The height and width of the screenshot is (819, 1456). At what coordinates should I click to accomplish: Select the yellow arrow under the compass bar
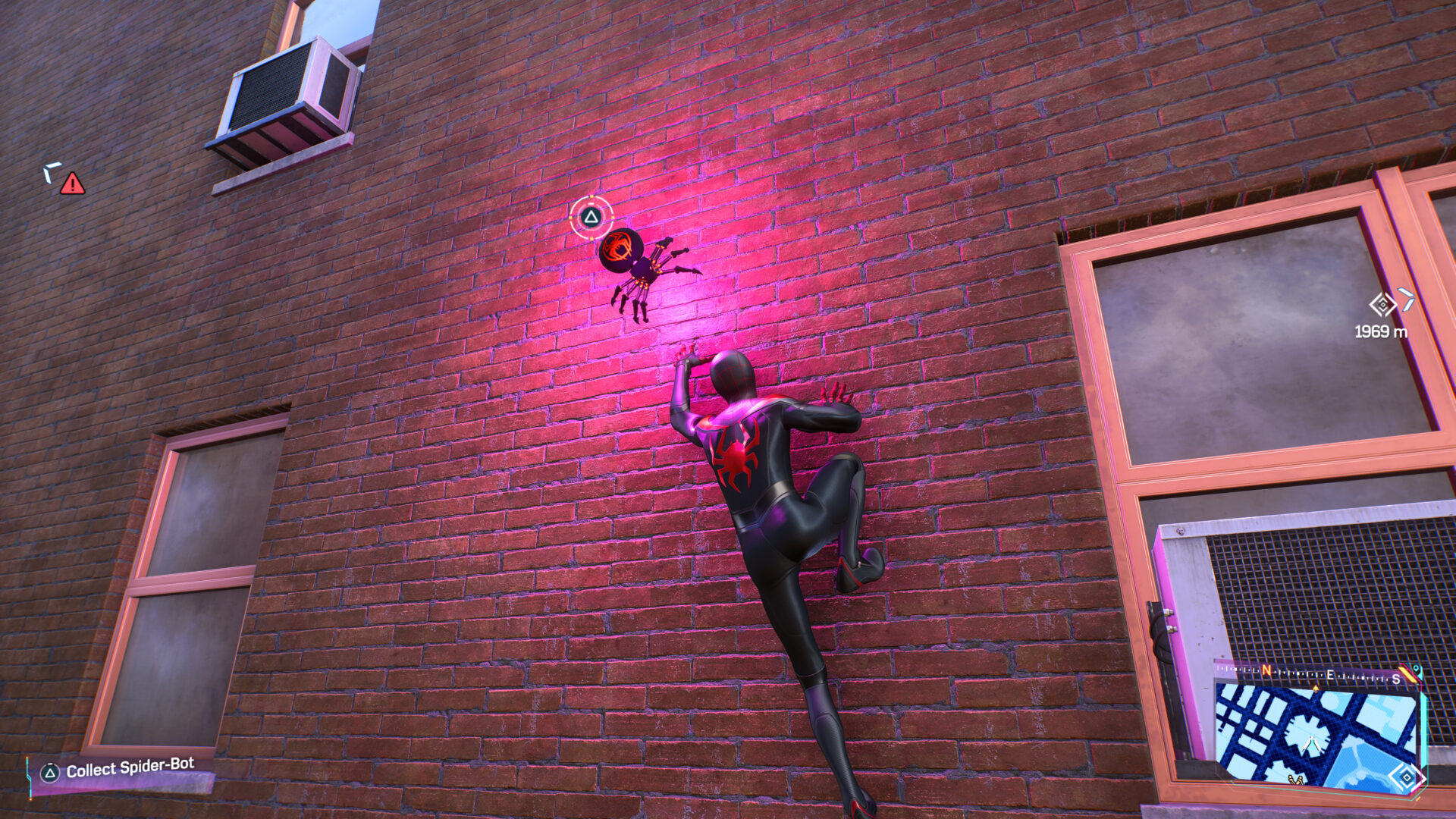(x=1316, y=689)
